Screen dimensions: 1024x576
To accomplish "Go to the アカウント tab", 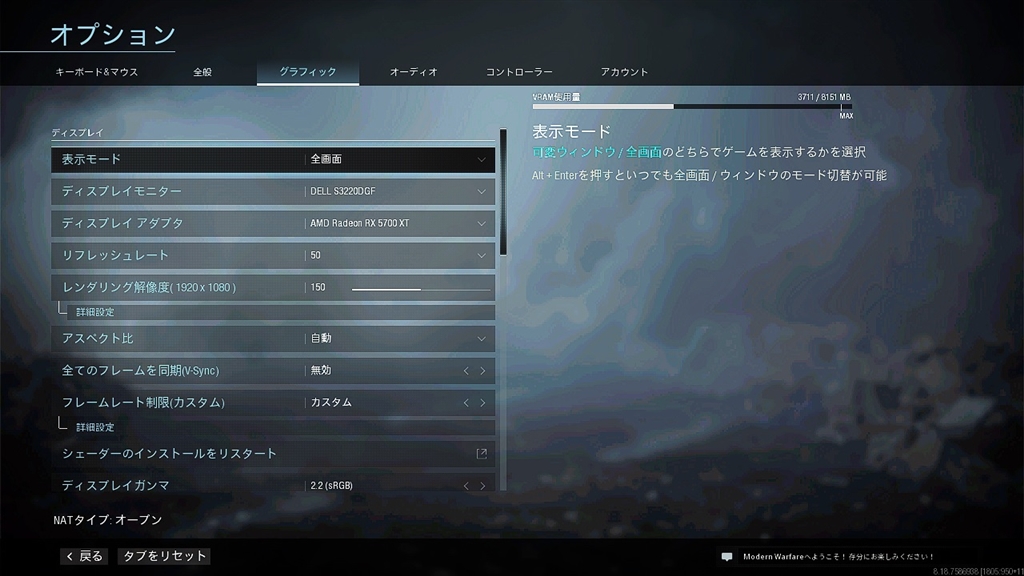I will [x=625, y=72].
